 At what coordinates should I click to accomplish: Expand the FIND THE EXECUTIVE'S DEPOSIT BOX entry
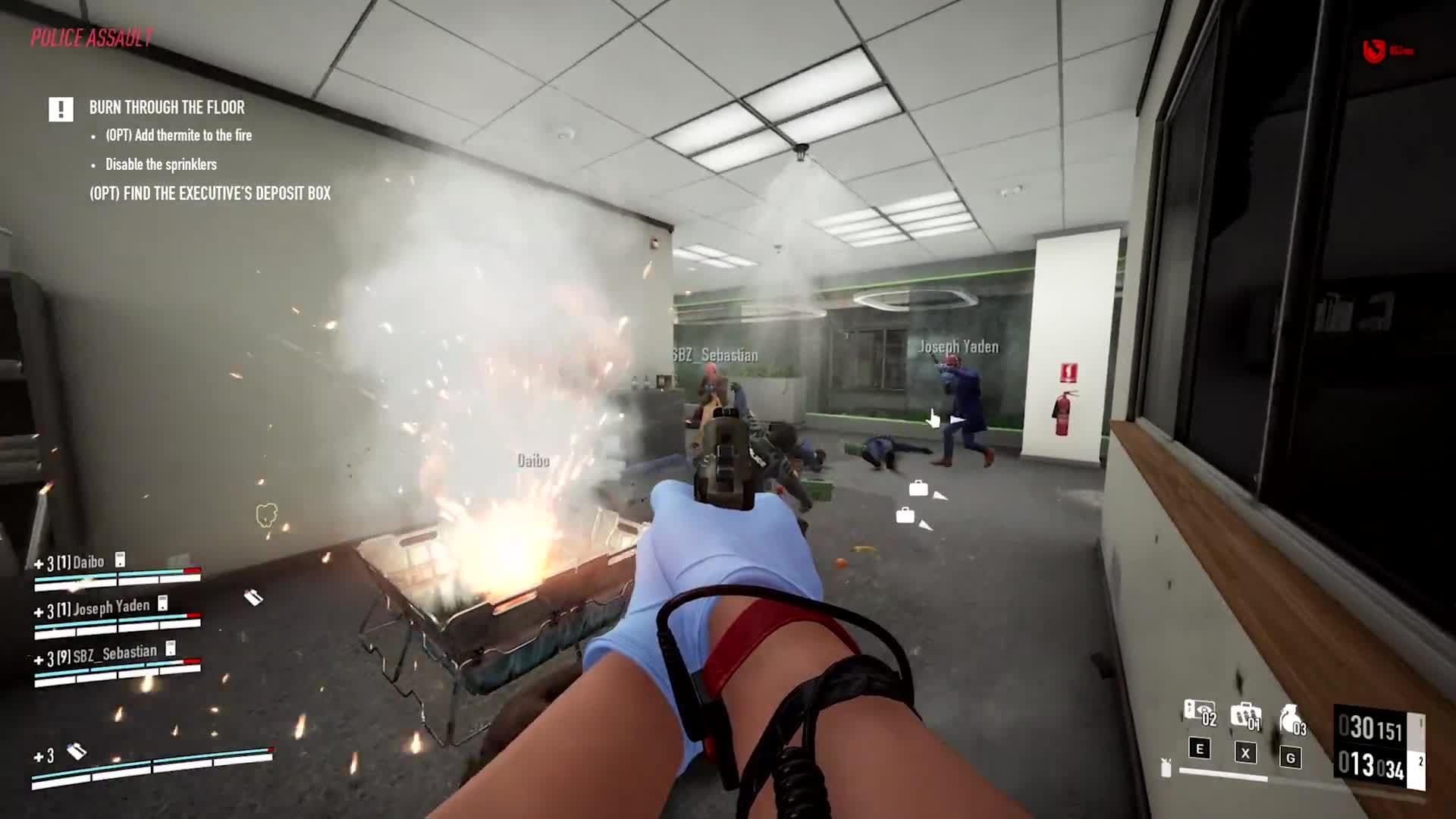[209, 193]
